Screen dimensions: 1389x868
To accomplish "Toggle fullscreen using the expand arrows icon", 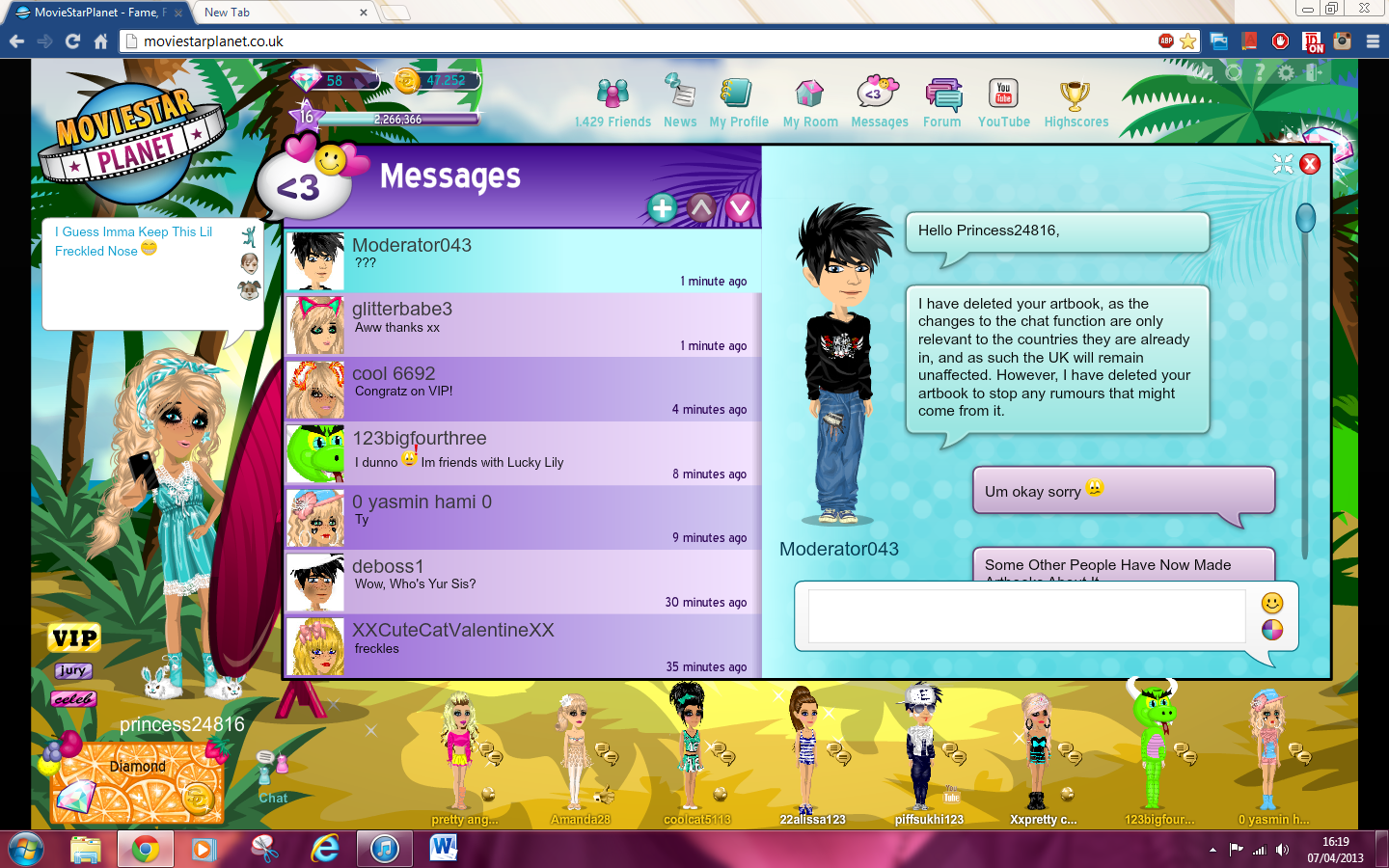I will (1283, 164).
